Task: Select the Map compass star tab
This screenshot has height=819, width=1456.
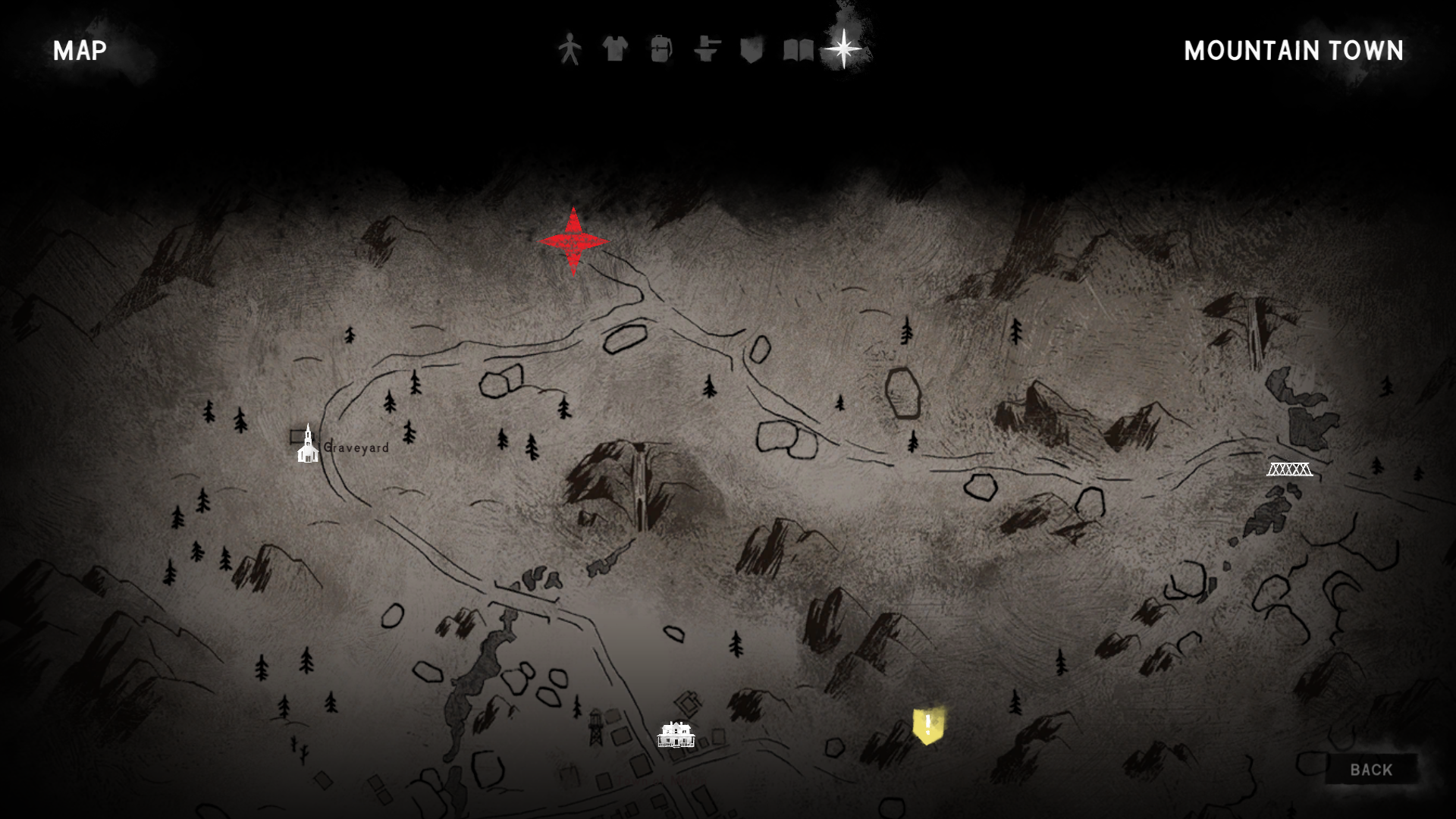Action: tap(843, 49)
